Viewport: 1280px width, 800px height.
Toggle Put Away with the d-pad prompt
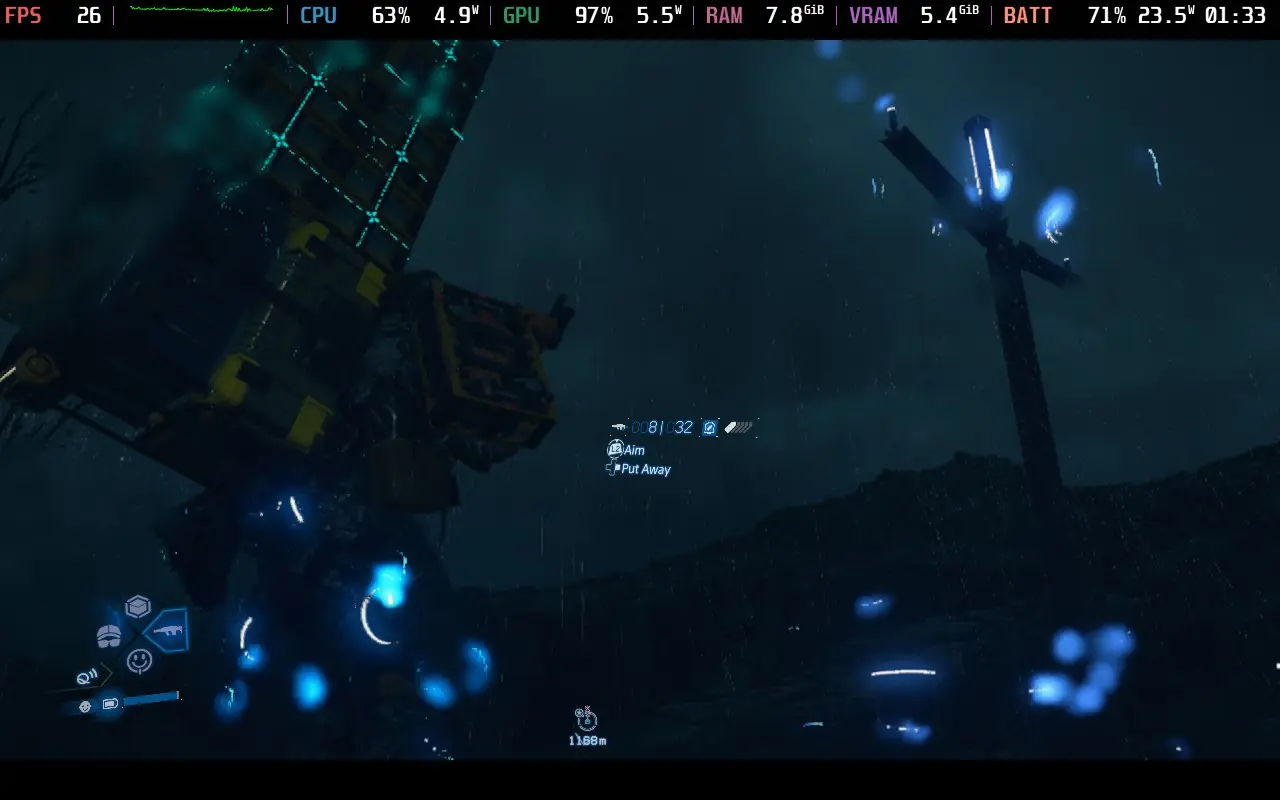click(612, 468)
